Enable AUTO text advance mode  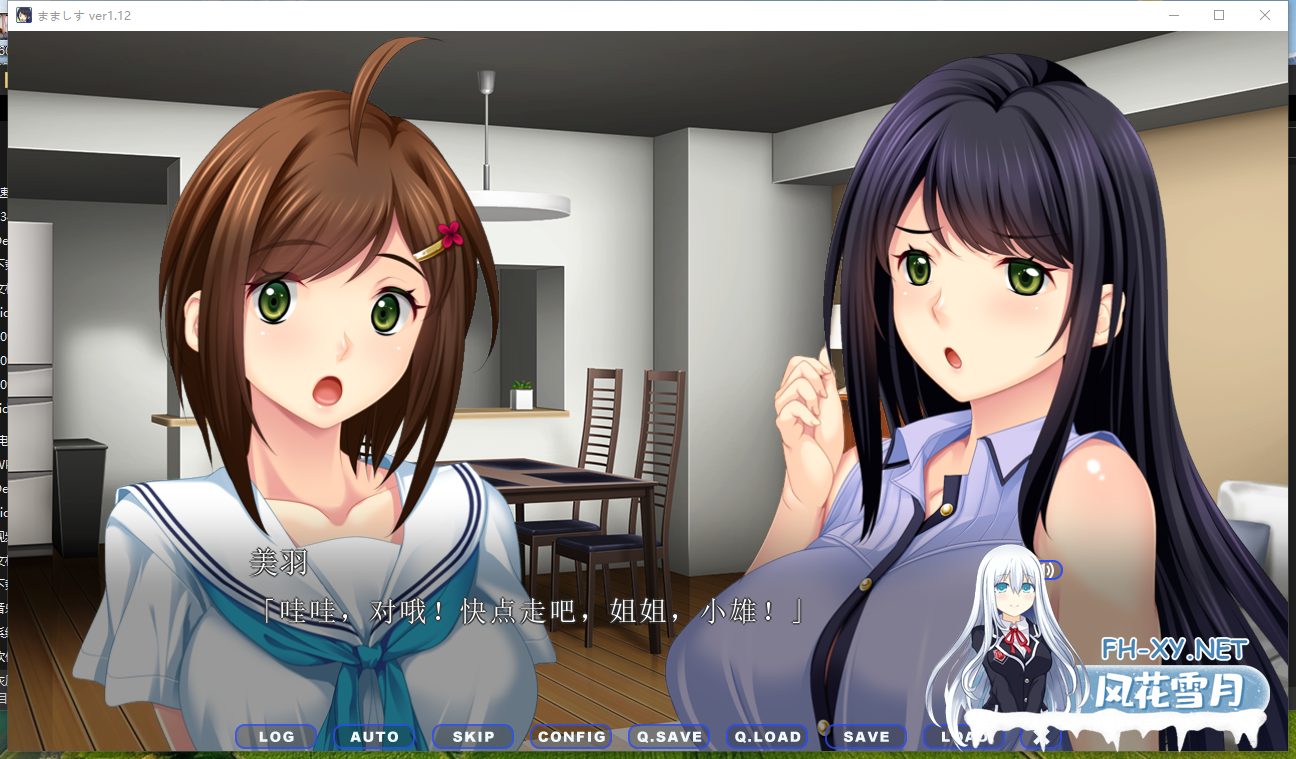[x=375, y=736]
